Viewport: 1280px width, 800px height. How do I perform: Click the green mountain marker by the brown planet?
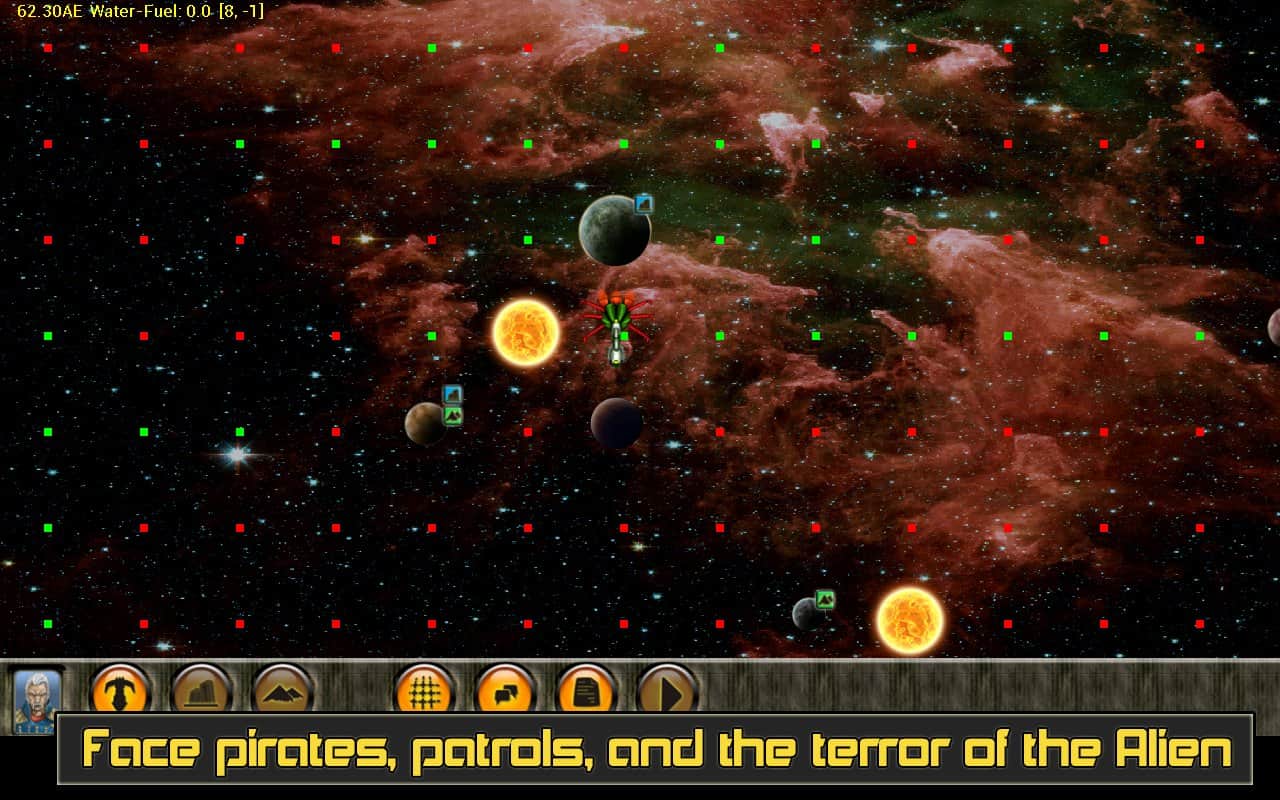point(453,415)
